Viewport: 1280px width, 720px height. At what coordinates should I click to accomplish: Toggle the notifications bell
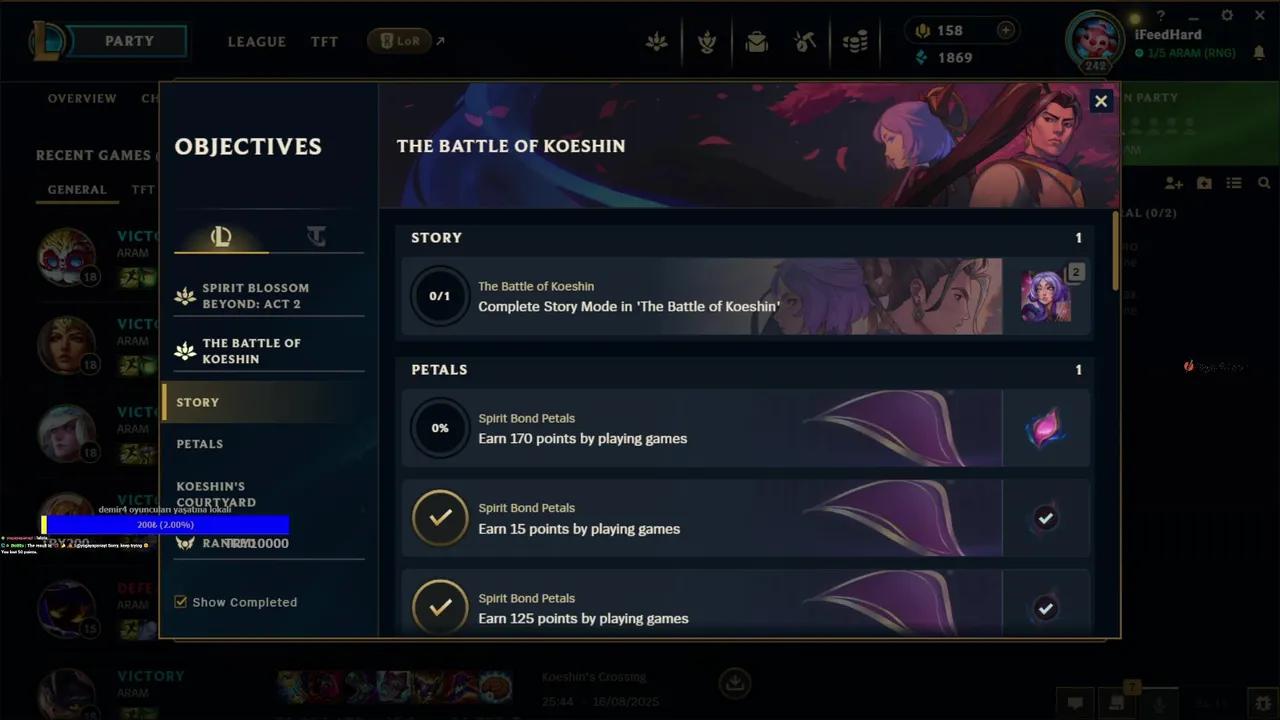pyautogui.click(x=1259, y=52)
